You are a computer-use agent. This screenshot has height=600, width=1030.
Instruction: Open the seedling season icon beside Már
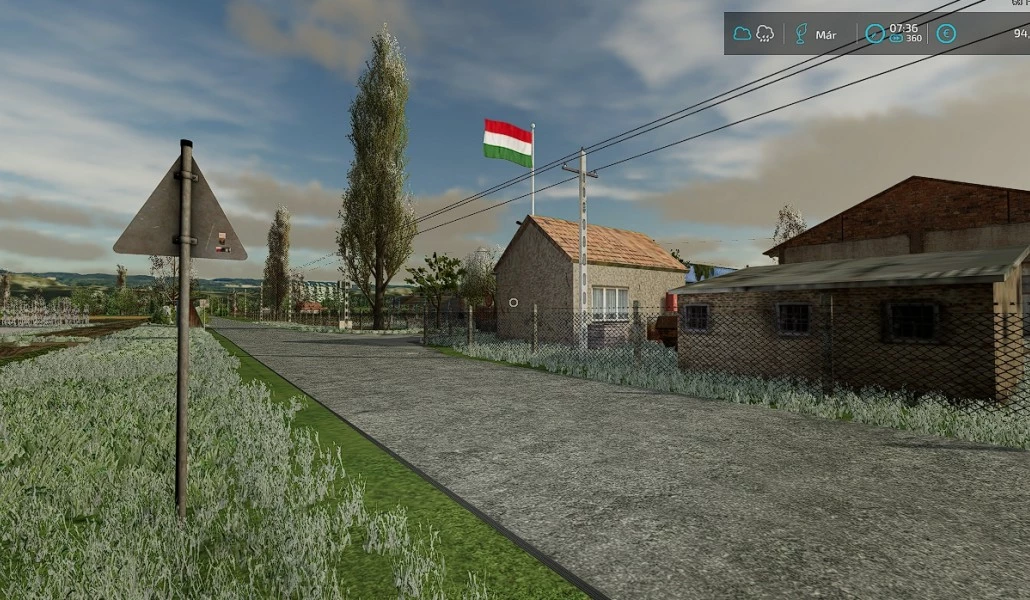[800, 34]
